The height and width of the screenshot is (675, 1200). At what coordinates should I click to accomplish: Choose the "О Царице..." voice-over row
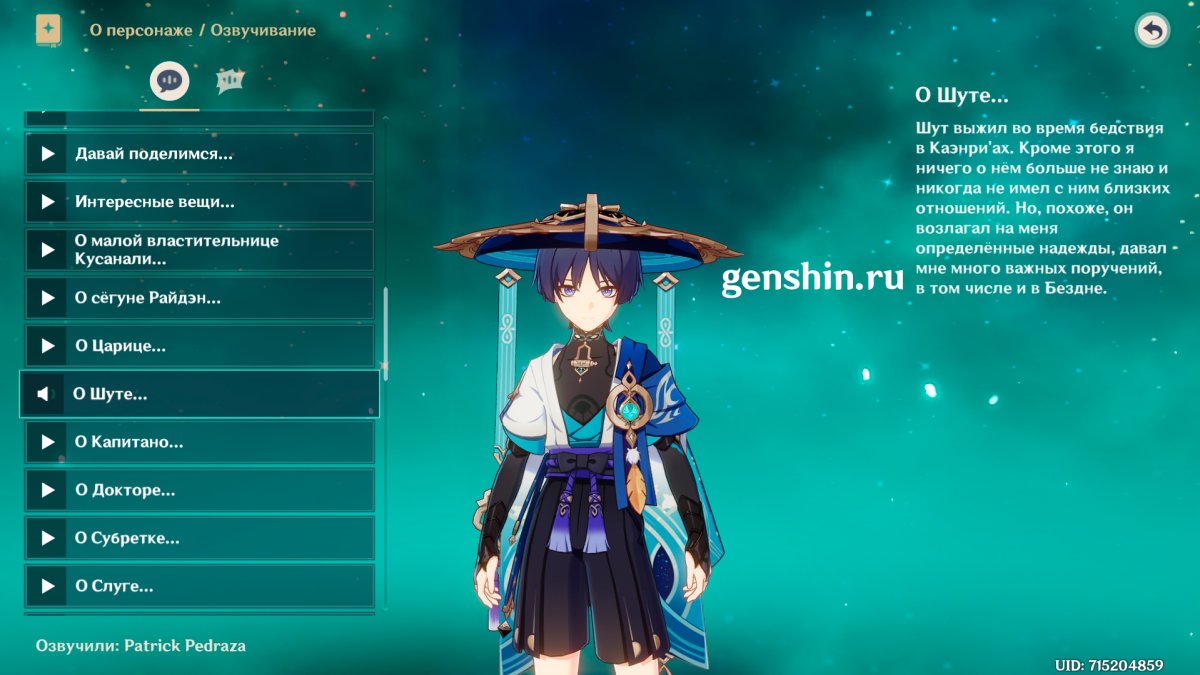coord(200,346)
